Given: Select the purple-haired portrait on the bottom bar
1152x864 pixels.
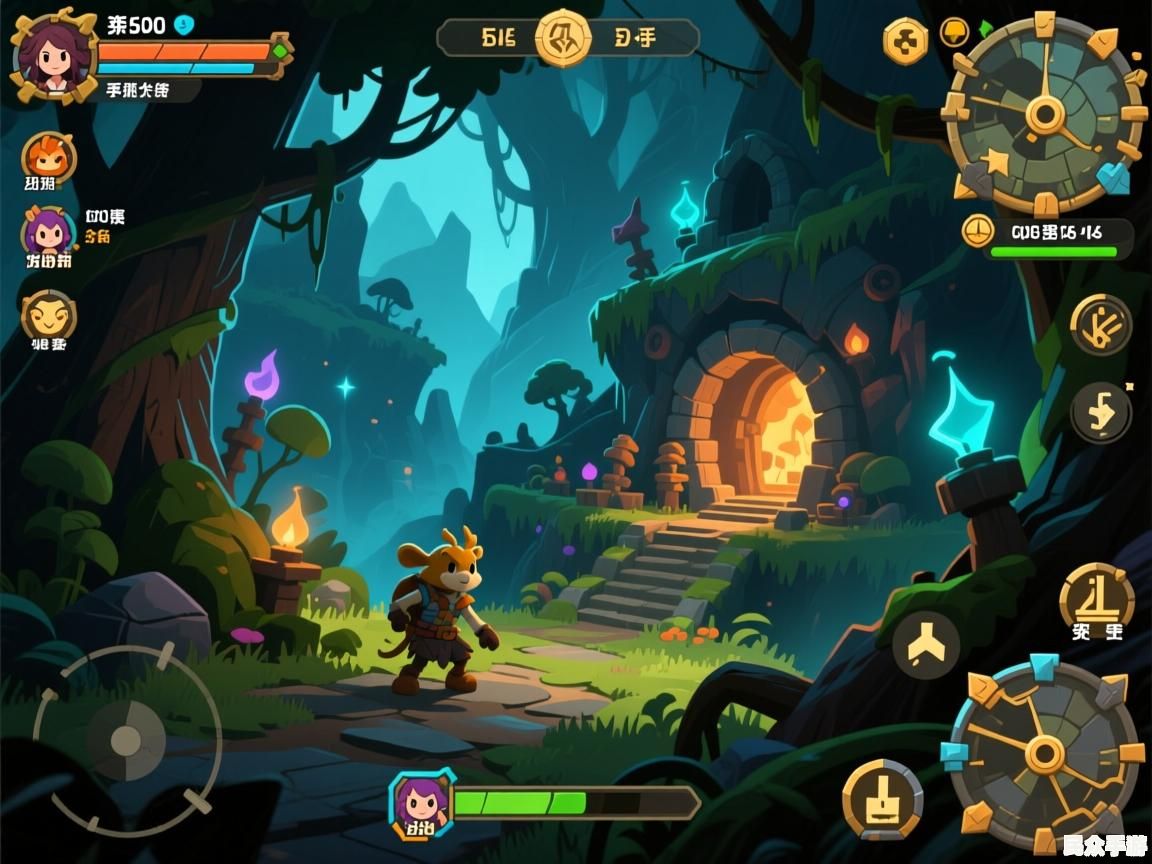Looking at the screenshot, I should click(x=421, y=802).
